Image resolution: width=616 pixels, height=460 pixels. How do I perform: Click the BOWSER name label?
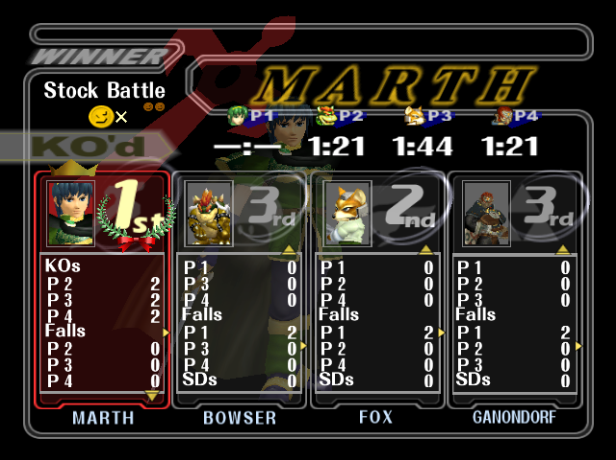pos(240,418)
